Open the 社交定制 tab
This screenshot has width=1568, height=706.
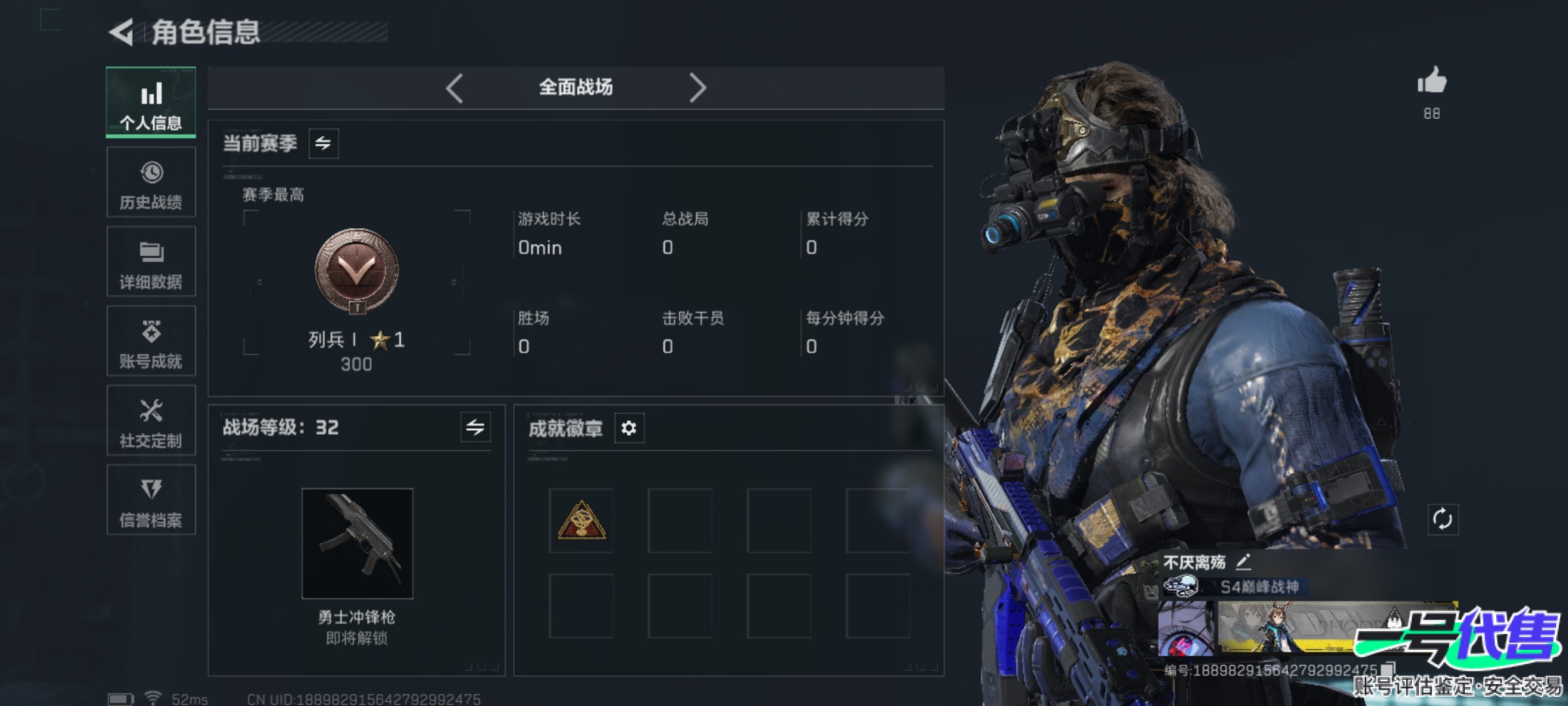tap(151, 421)
